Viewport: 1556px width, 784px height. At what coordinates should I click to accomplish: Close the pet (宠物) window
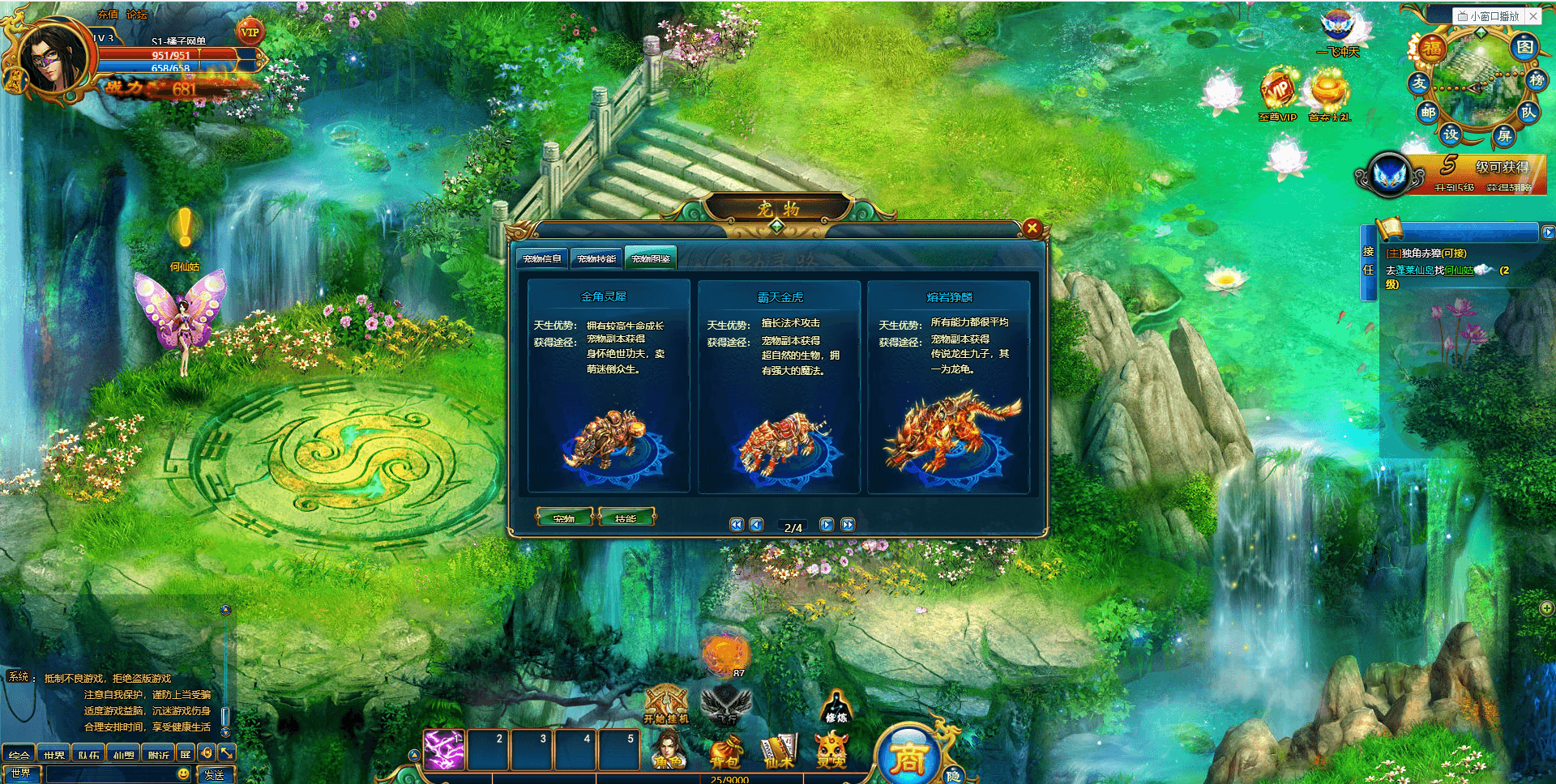pyautogui.click(x=1032, y=228)
